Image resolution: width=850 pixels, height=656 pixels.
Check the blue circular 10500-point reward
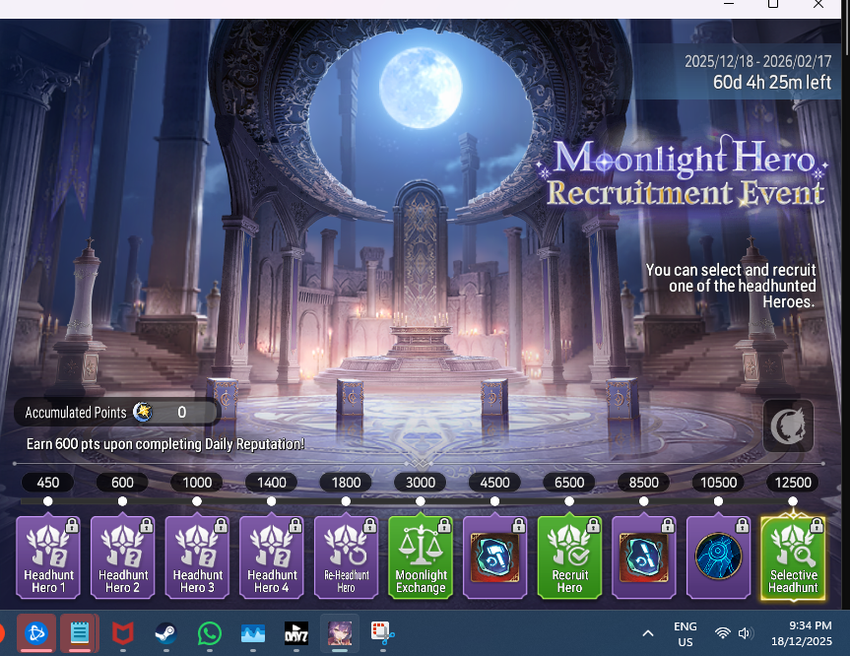tap(718, 558)
